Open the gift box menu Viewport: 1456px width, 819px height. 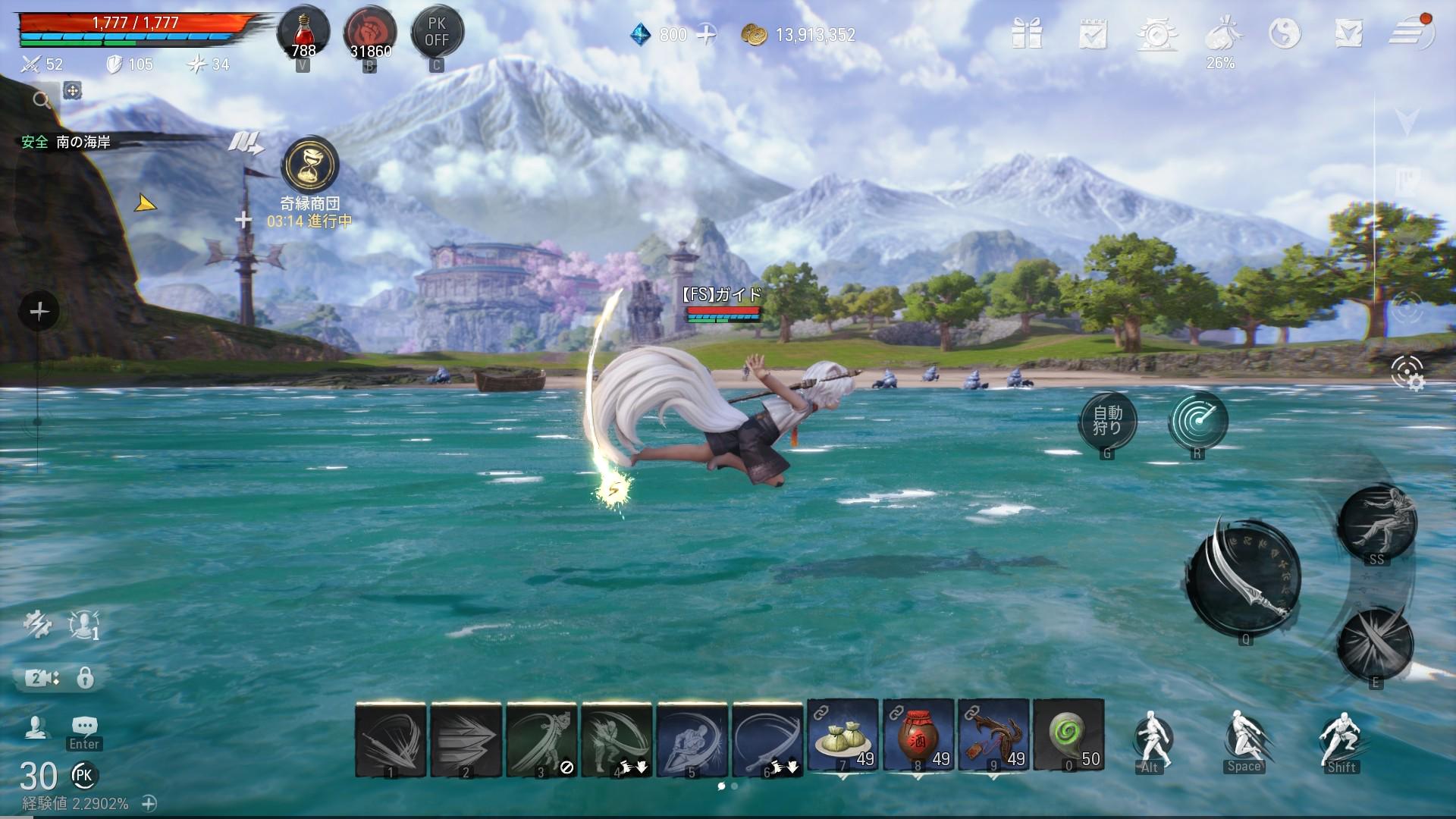(x=1028, y=34)
